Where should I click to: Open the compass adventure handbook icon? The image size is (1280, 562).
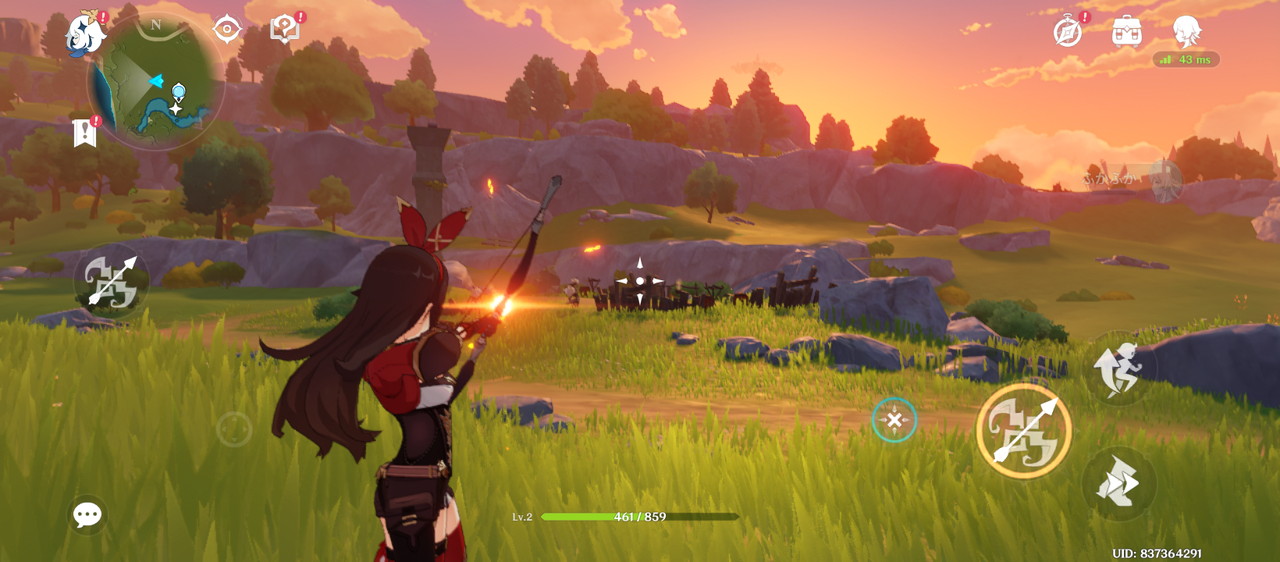click(1068, 31)
